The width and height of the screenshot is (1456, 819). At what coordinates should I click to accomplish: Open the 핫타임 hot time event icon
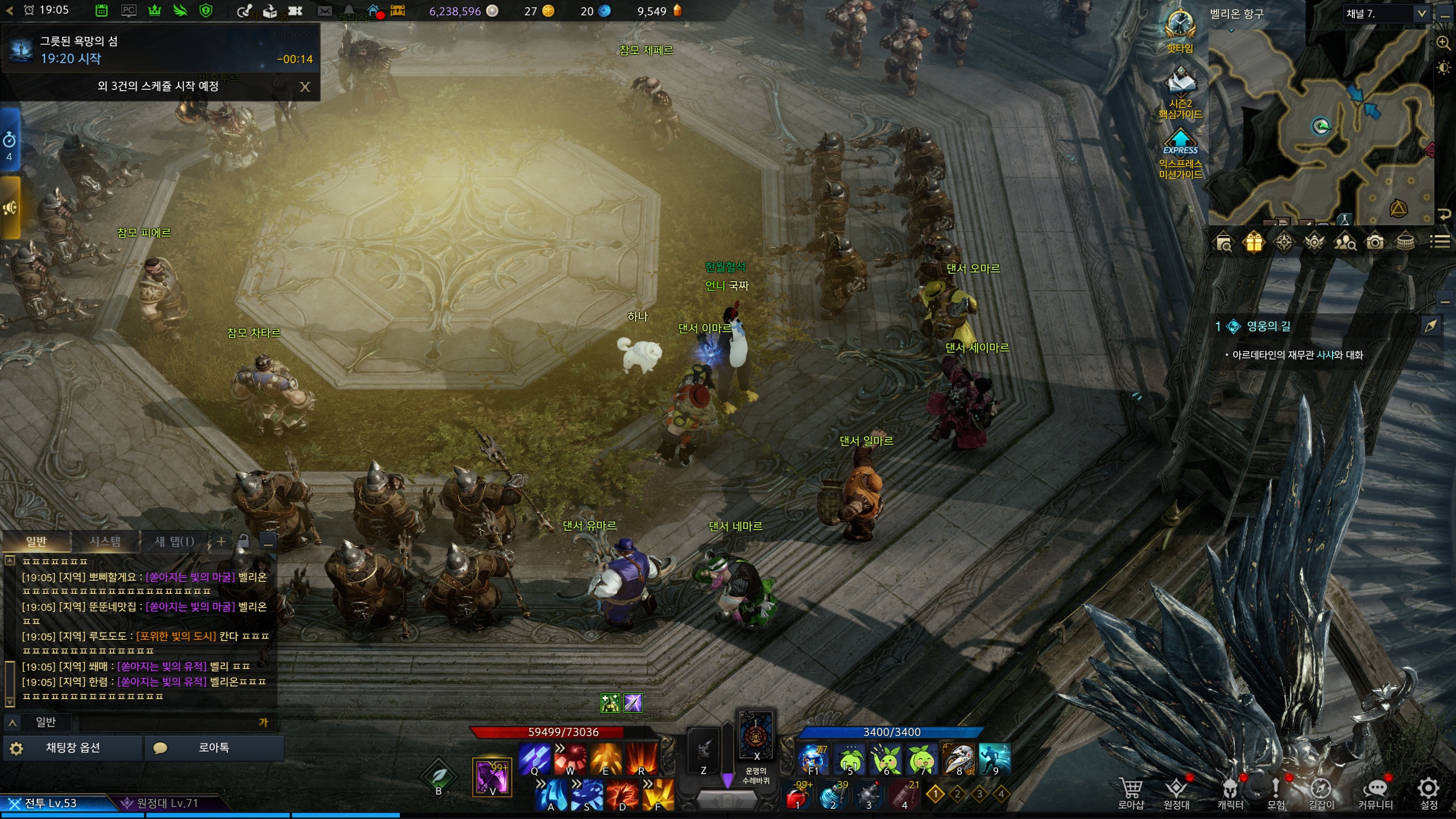(1180, 31)
